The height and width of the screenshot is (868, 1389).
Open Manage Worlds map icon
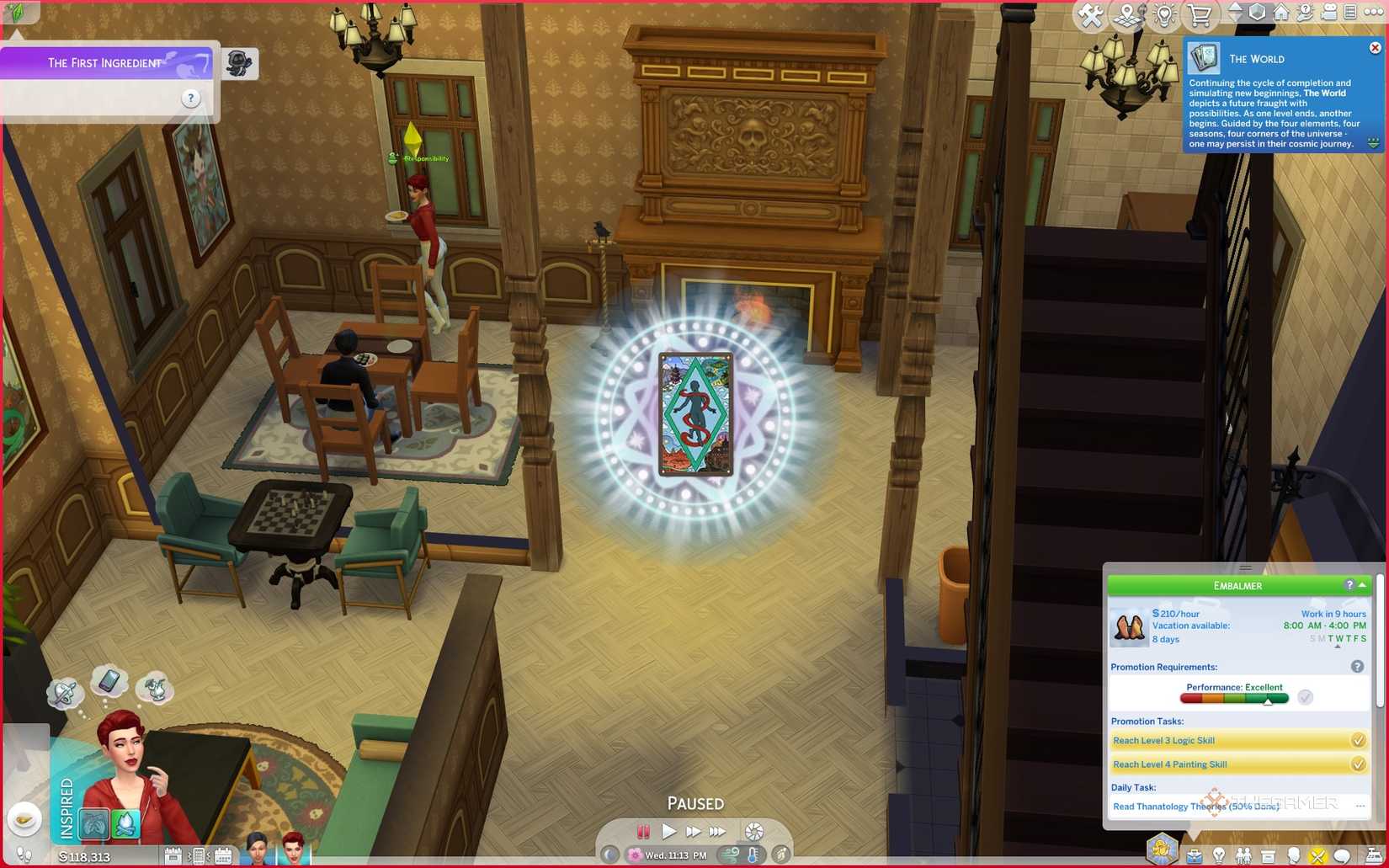pyautogui.click(x=1127, y=14)
